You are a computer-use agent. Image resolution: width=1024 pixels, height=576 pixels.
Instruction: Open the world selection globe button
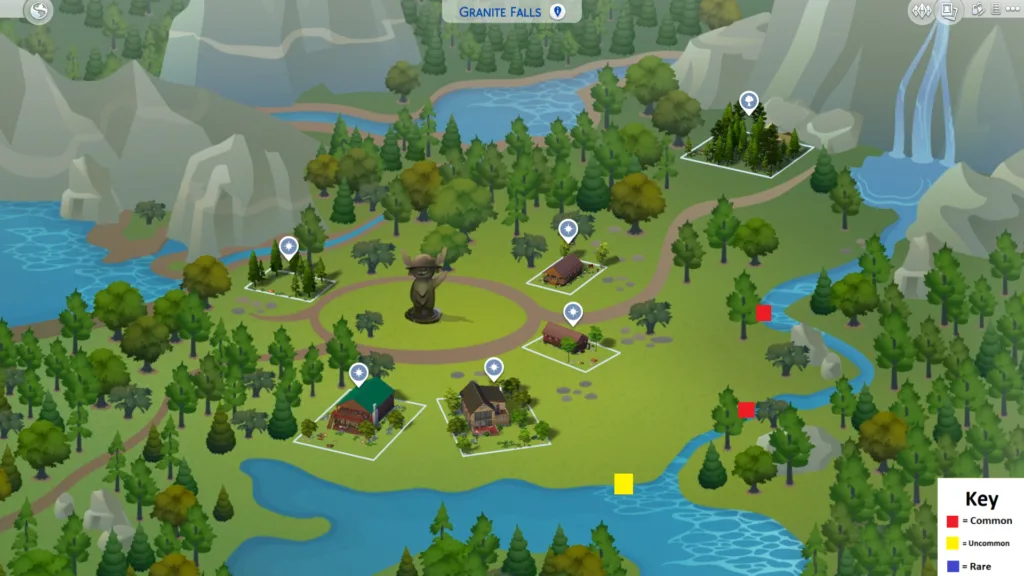tap(39, 12)
